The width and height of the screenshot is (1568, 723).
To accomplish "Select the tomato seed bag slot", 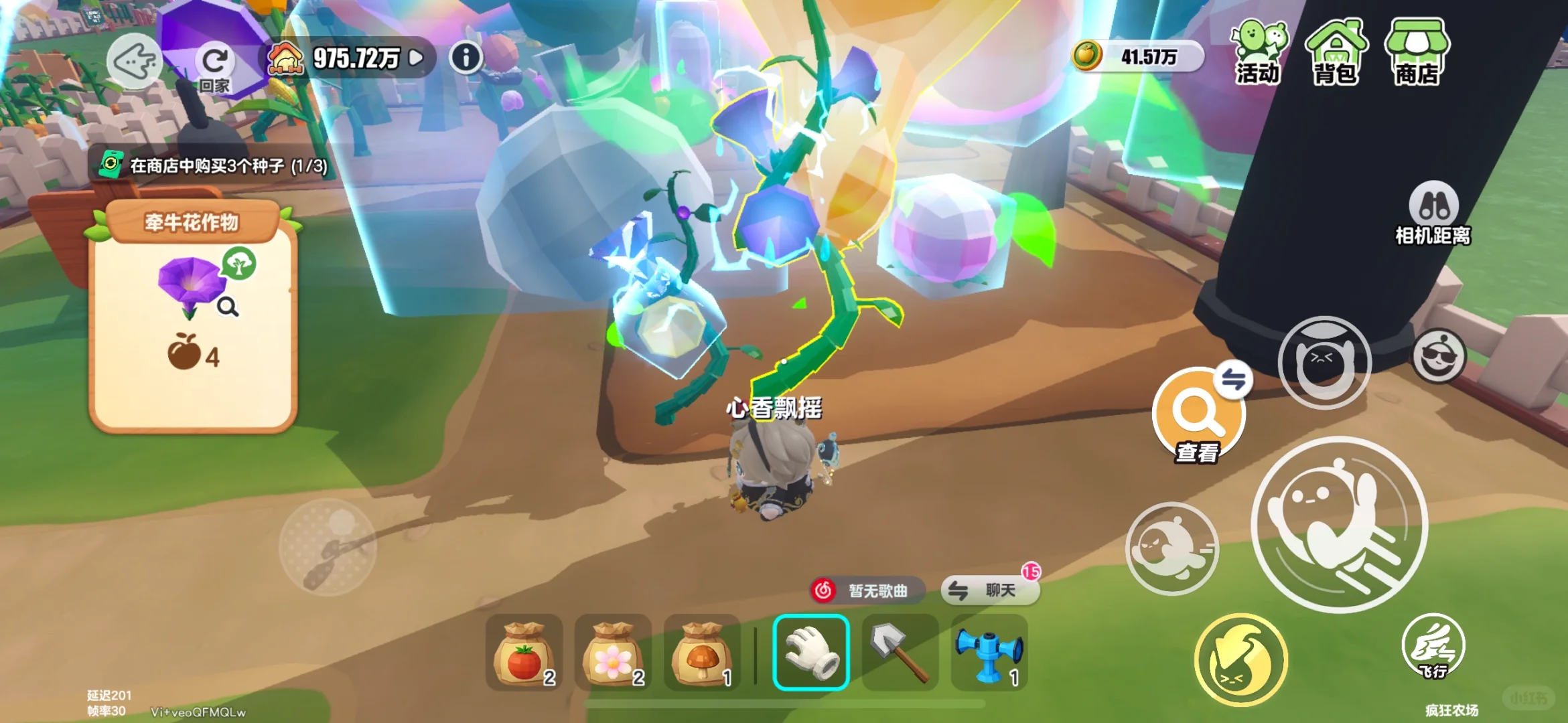I will (x=524, y=653).
